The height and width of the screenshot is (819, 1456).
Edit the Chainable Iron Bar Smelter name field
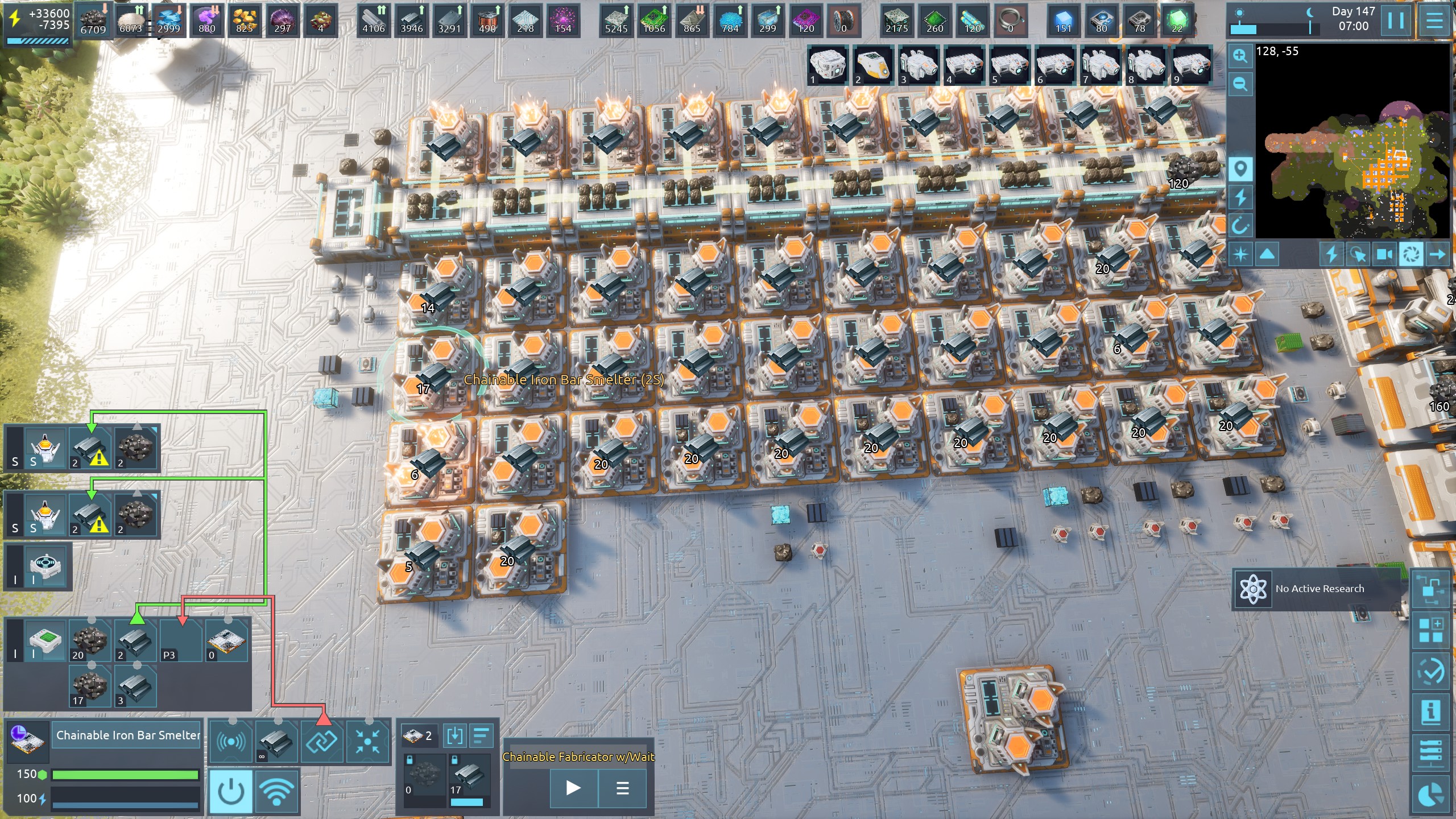[x=127, y=735]
